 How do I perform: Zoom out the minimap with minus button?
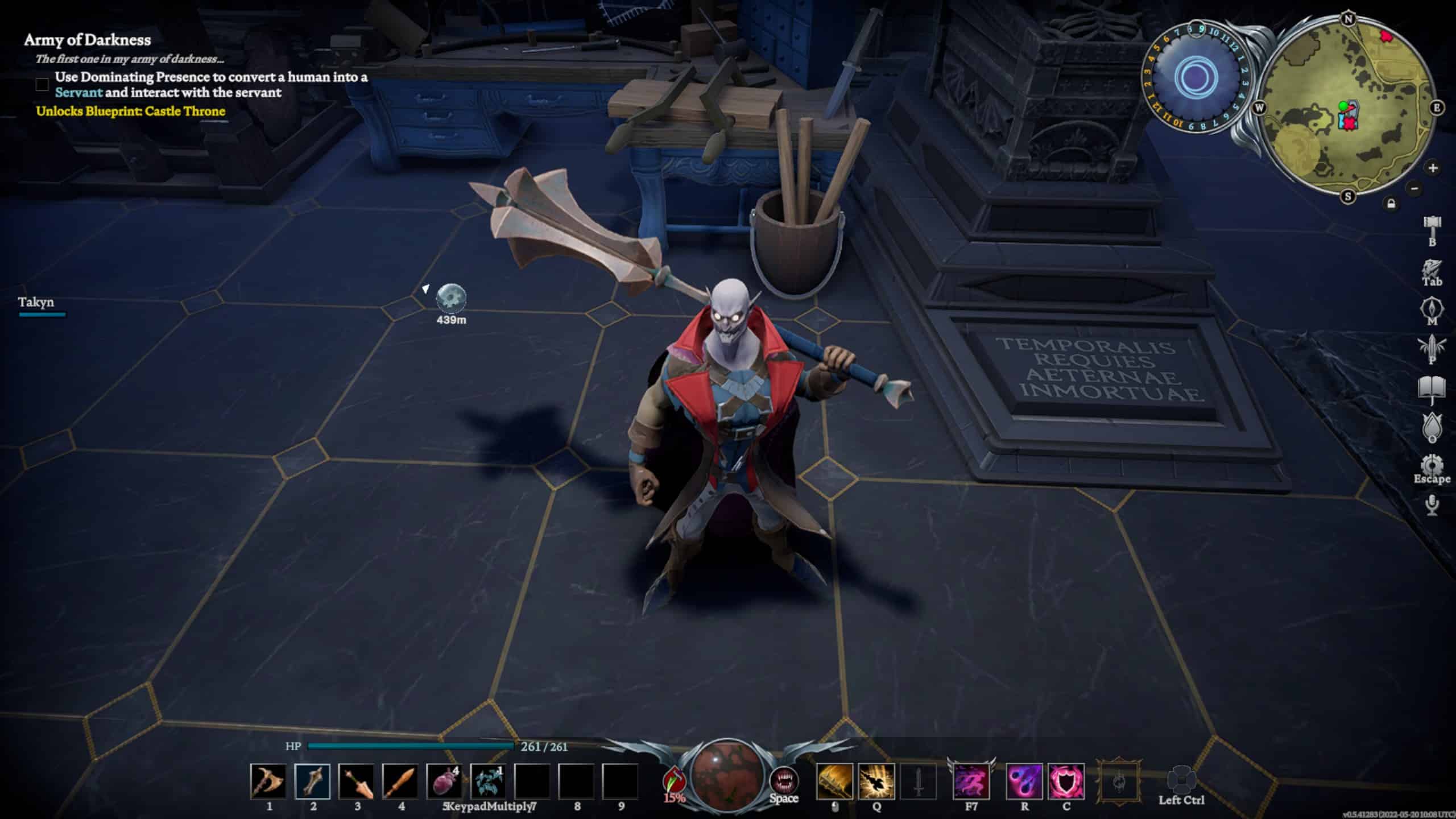pos(1415,188)
